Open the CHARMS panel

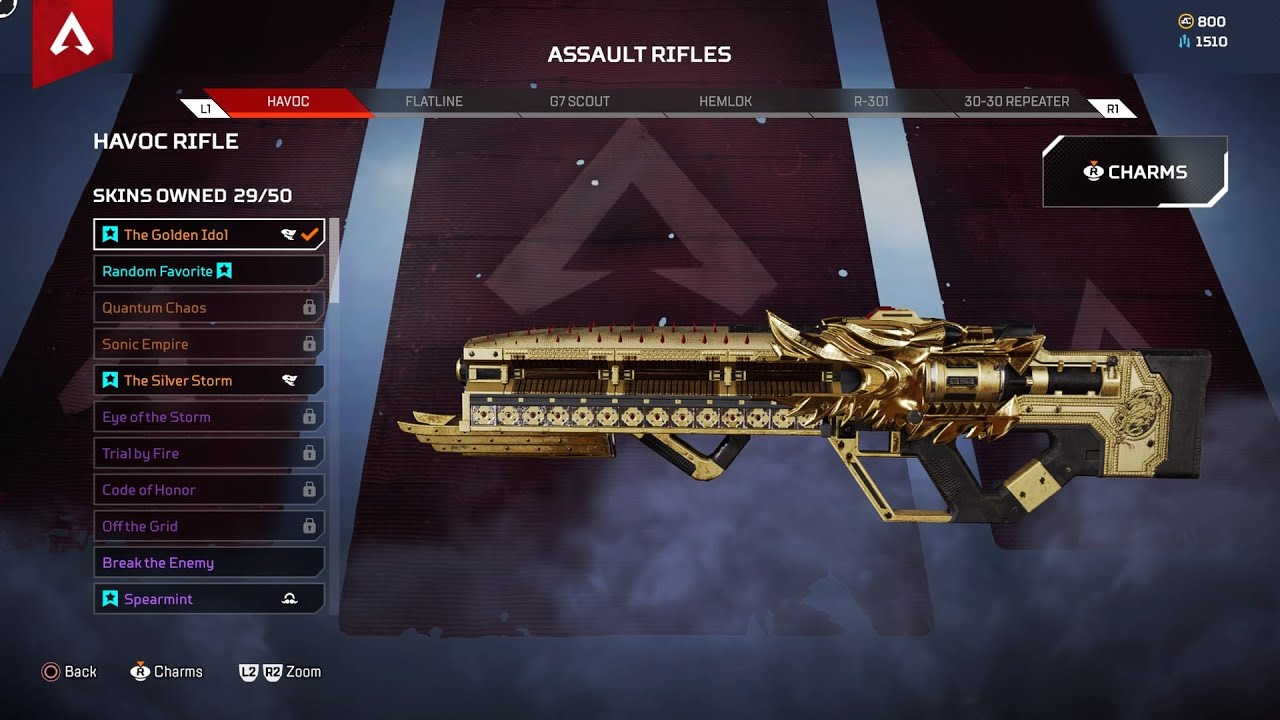(1135, 171)
